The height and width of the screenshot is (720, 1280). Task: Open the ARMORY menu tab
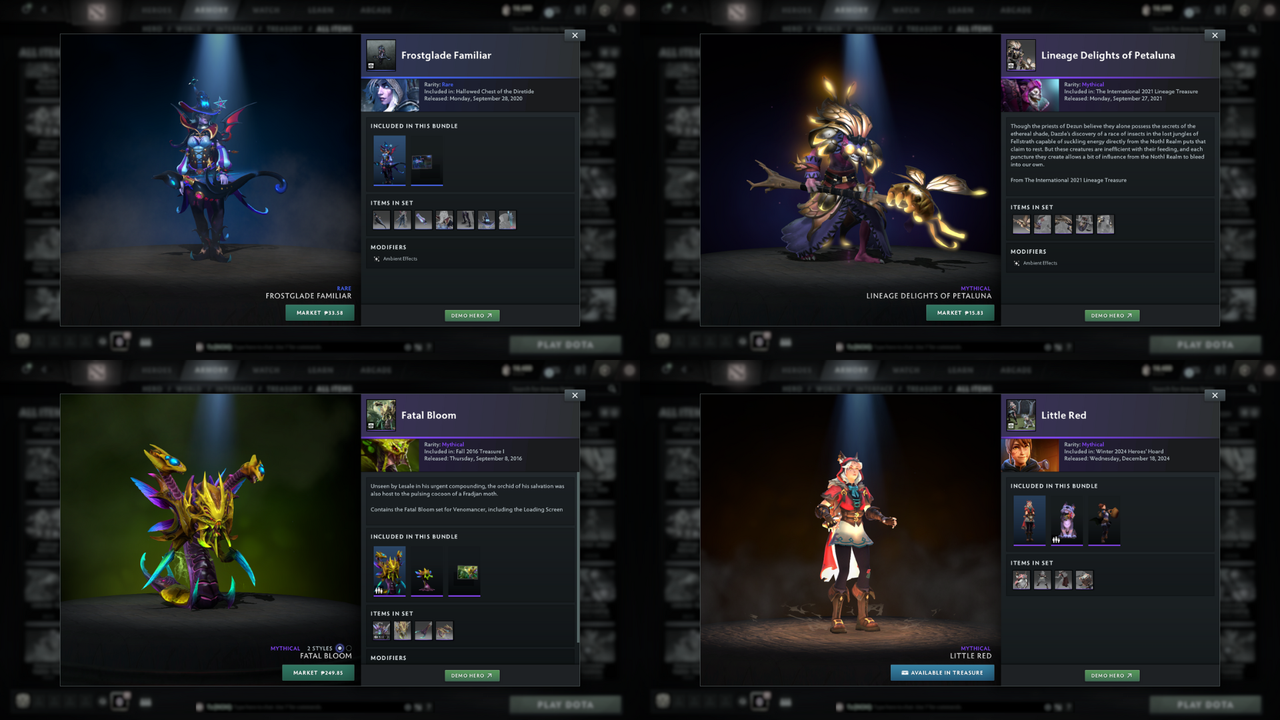[x=211, y=10]
